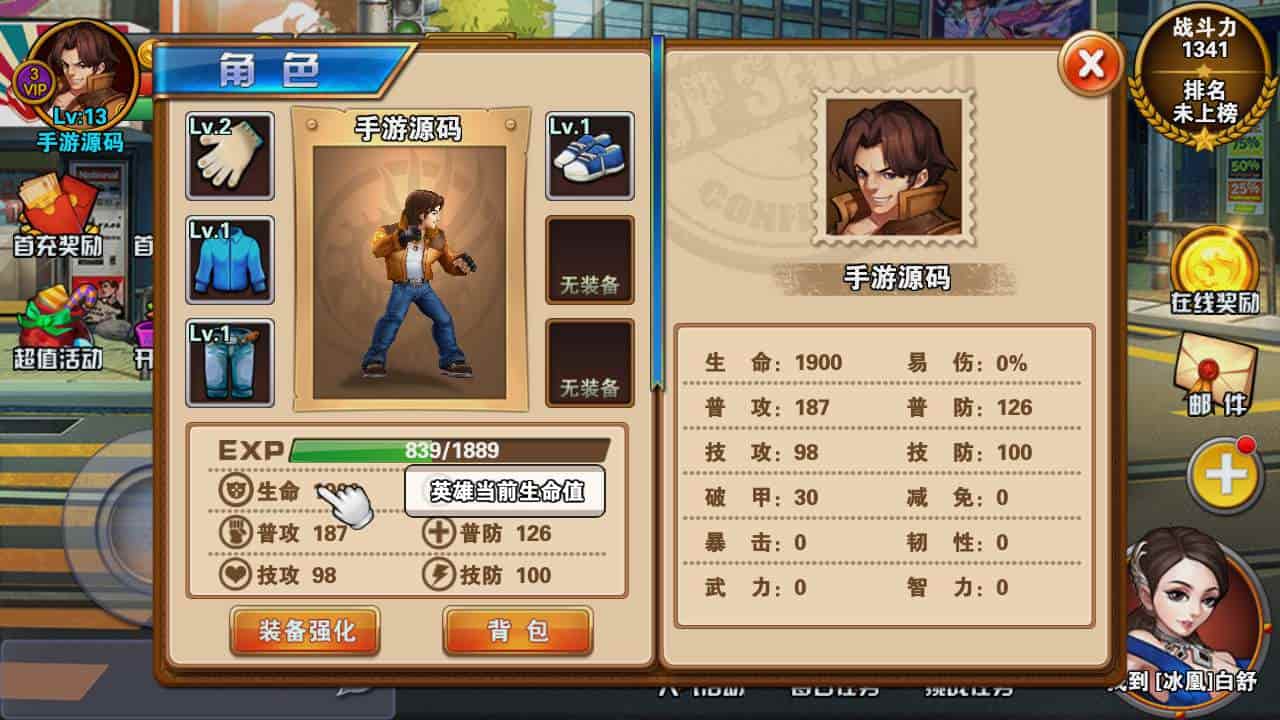
Task: Click the 生命 health shield icon
Action: coord(233,491)
